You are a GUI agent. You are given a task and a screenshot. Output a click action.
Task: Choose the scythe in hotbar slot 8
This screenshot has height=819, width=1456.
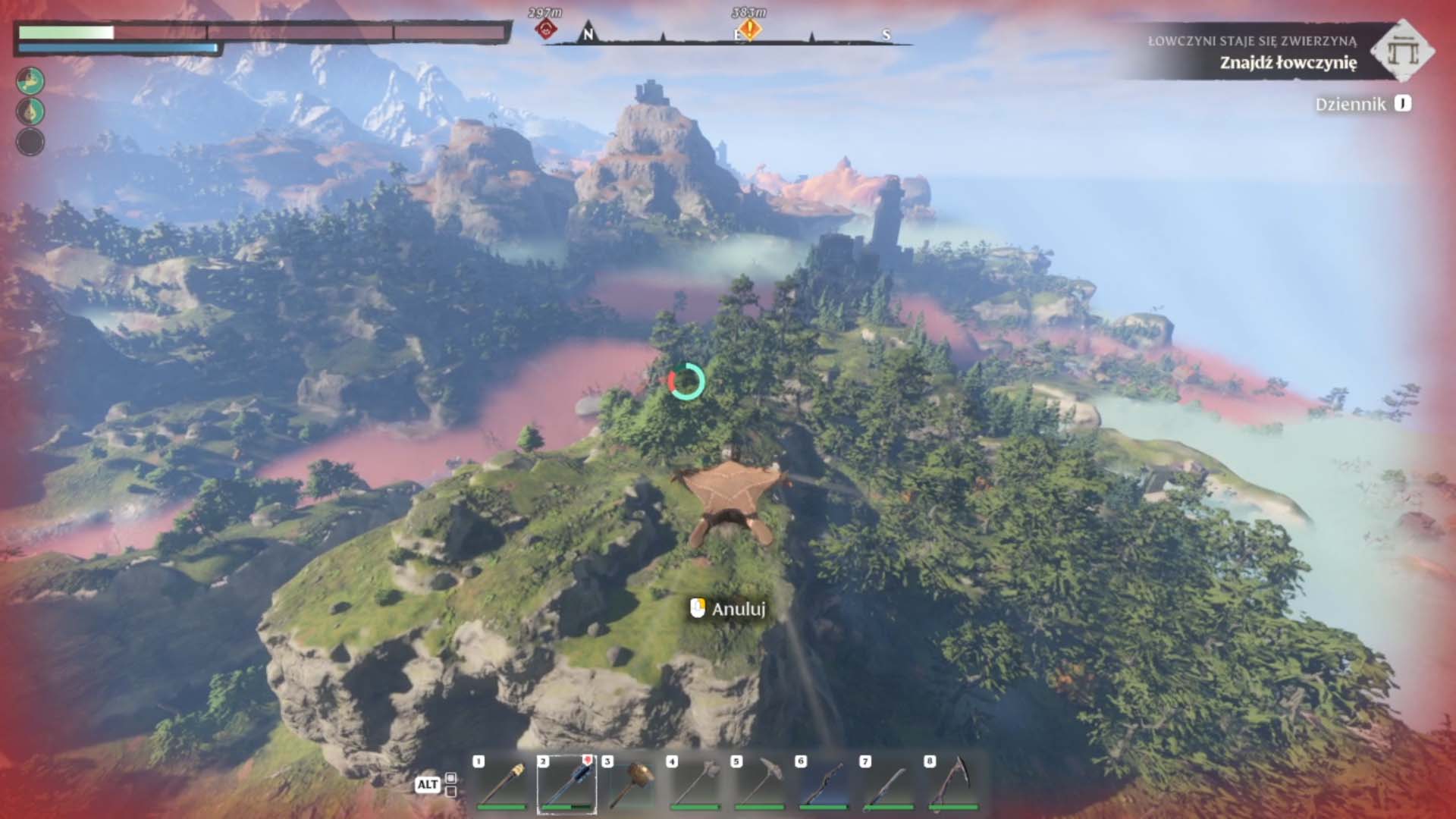point(953,784)
